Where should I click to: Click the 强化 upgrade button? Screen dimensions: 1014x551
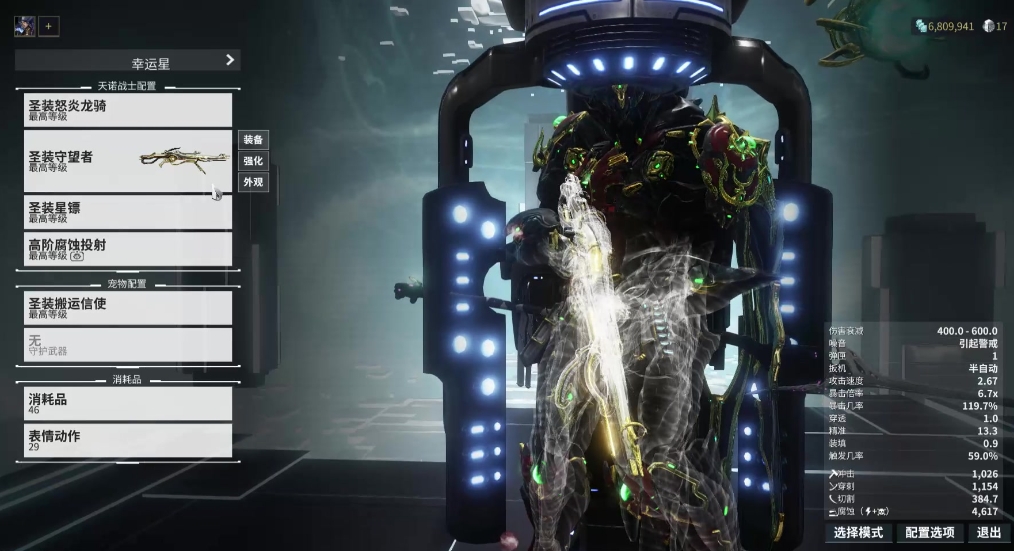pos(253,161)
